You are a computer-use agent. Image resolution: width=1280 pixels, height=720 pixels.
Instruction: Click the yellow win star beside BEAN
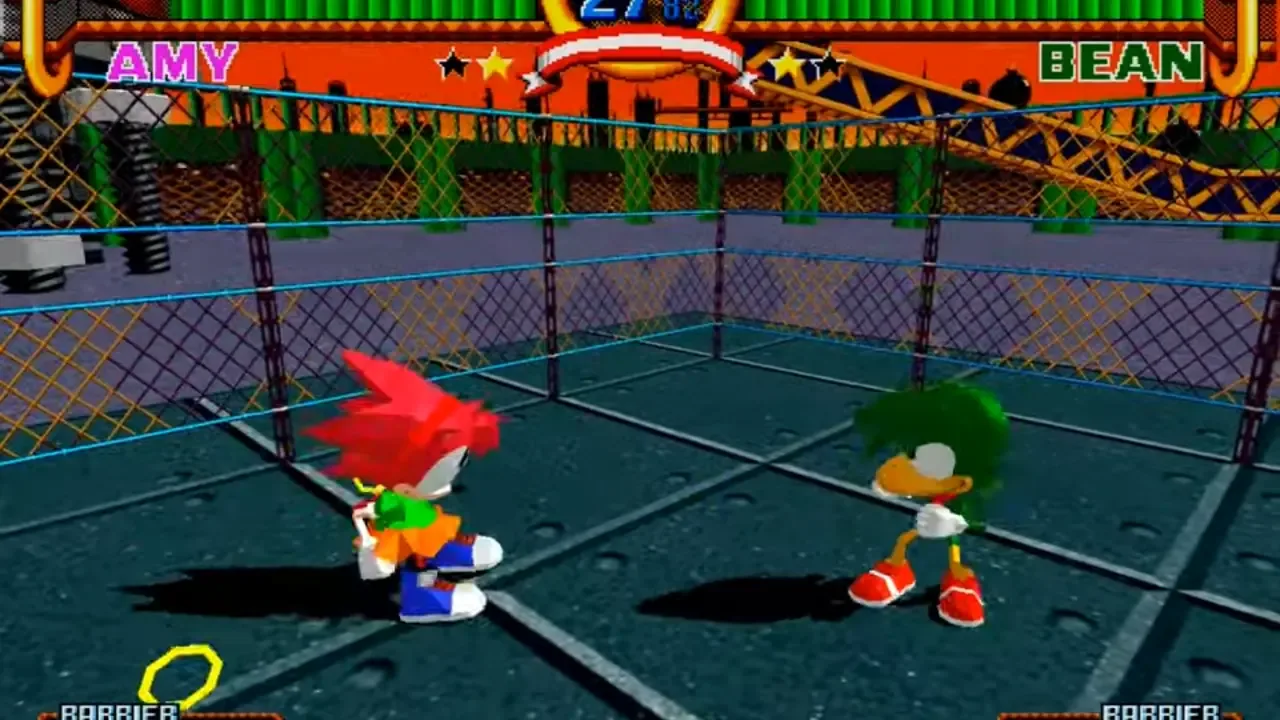pyautogui.click(x=786, y=63)
